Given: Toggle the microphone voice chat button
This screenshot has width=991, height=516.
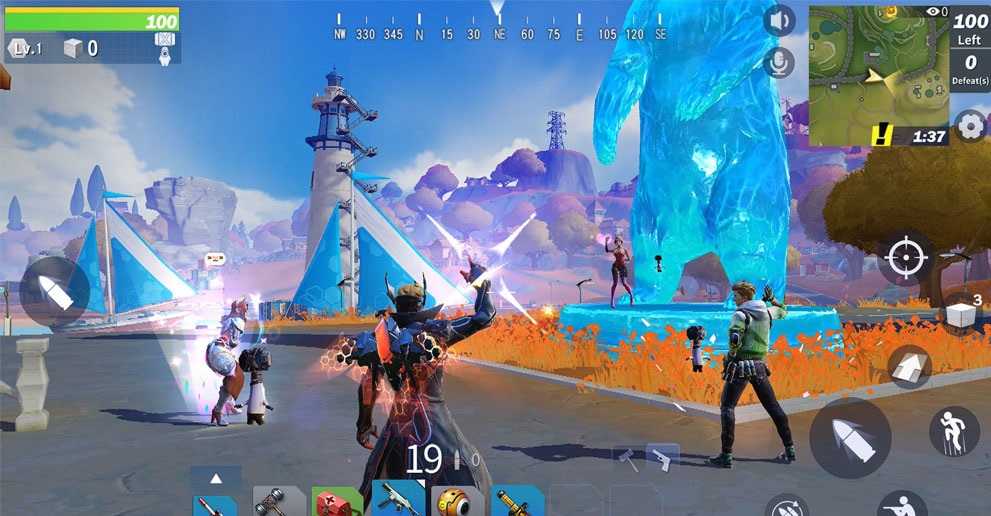Looking at the screenshot, I should pos(777,63).
